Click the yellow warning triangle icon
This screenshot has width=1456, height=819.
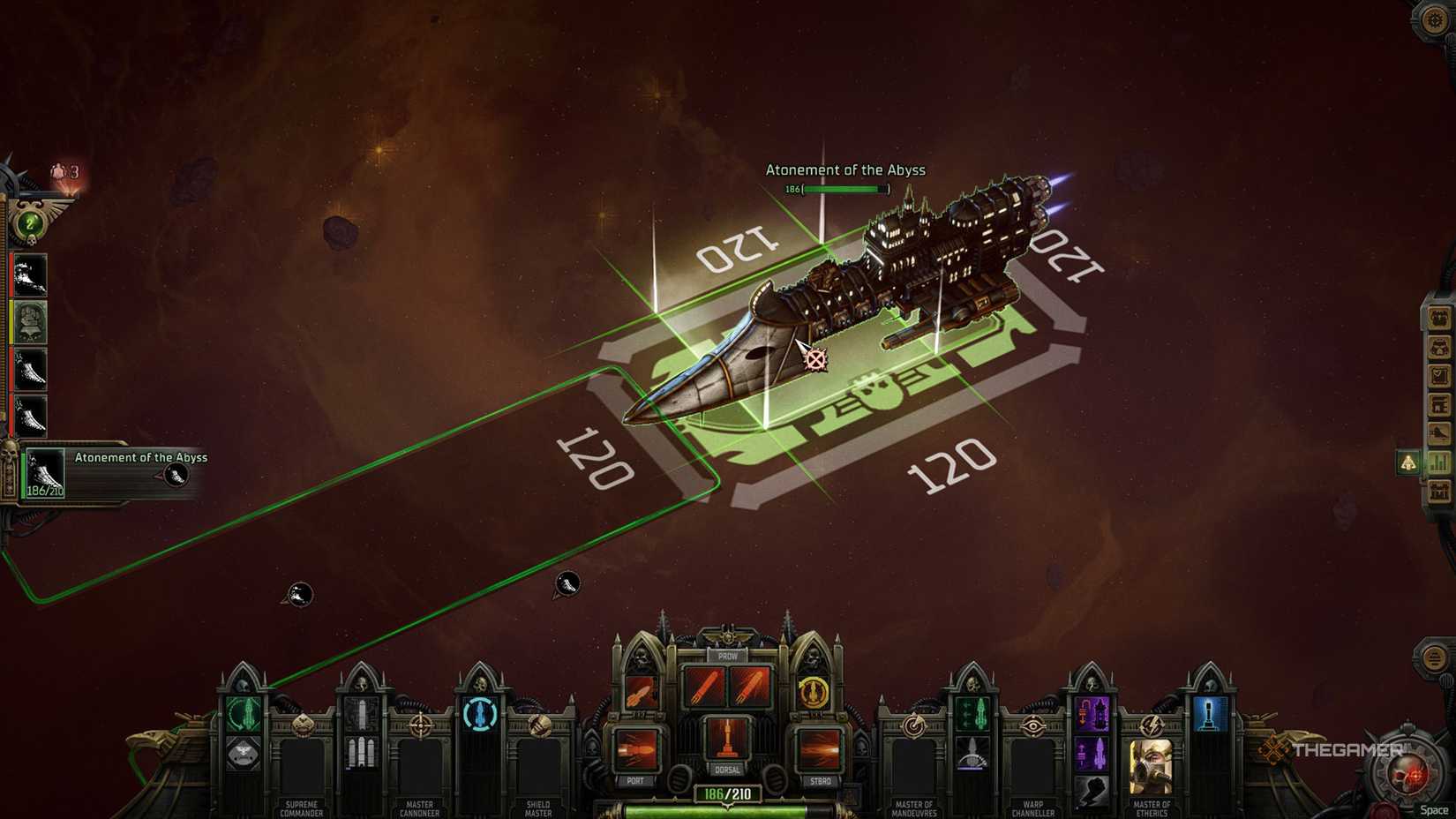1408,462
